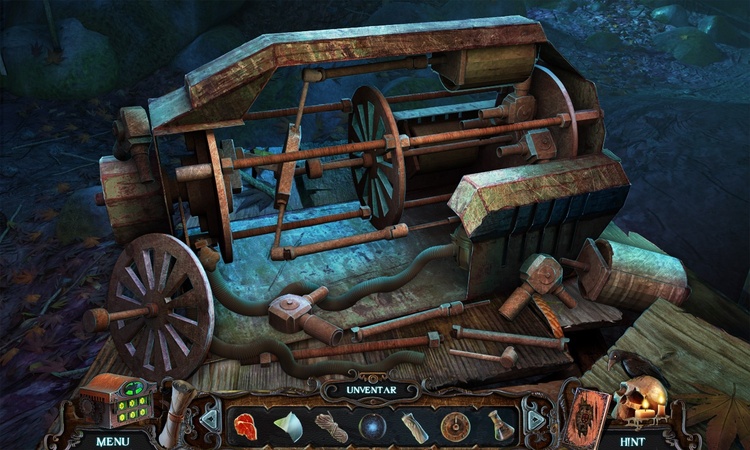Choose the glowing blue orb item

[372, 426]
